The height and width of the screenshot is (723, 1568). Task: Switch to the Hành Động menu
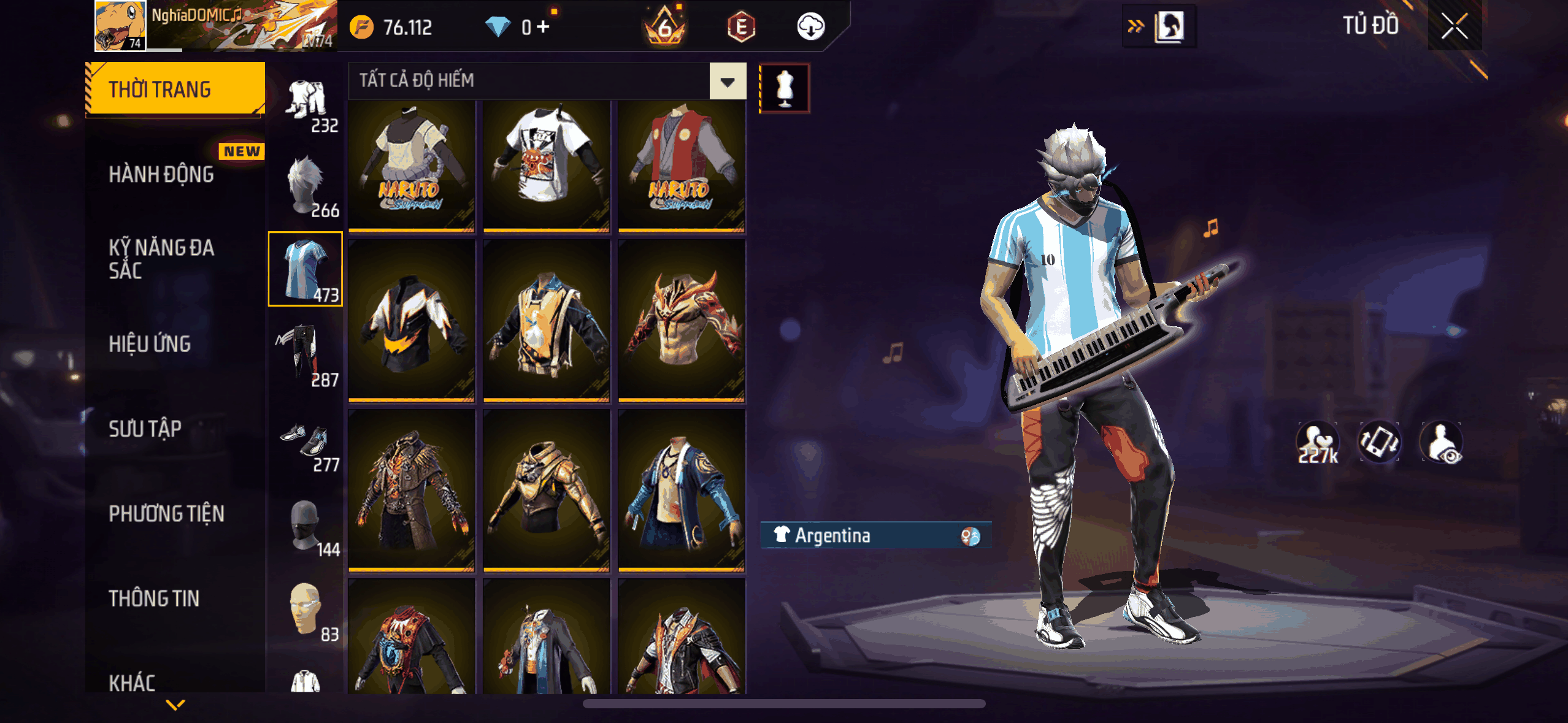[162, 174]
